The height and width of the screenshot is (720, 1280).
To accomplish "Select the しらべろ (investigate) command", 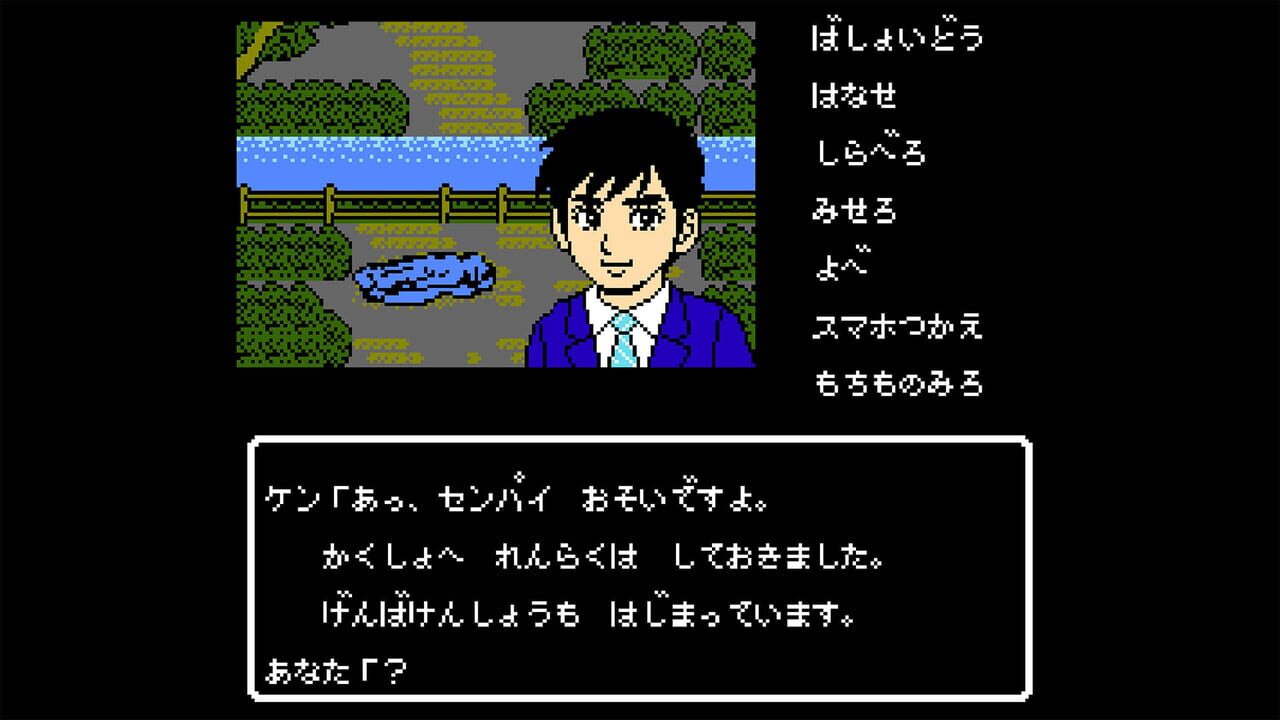I will click(x=870, y=153).
